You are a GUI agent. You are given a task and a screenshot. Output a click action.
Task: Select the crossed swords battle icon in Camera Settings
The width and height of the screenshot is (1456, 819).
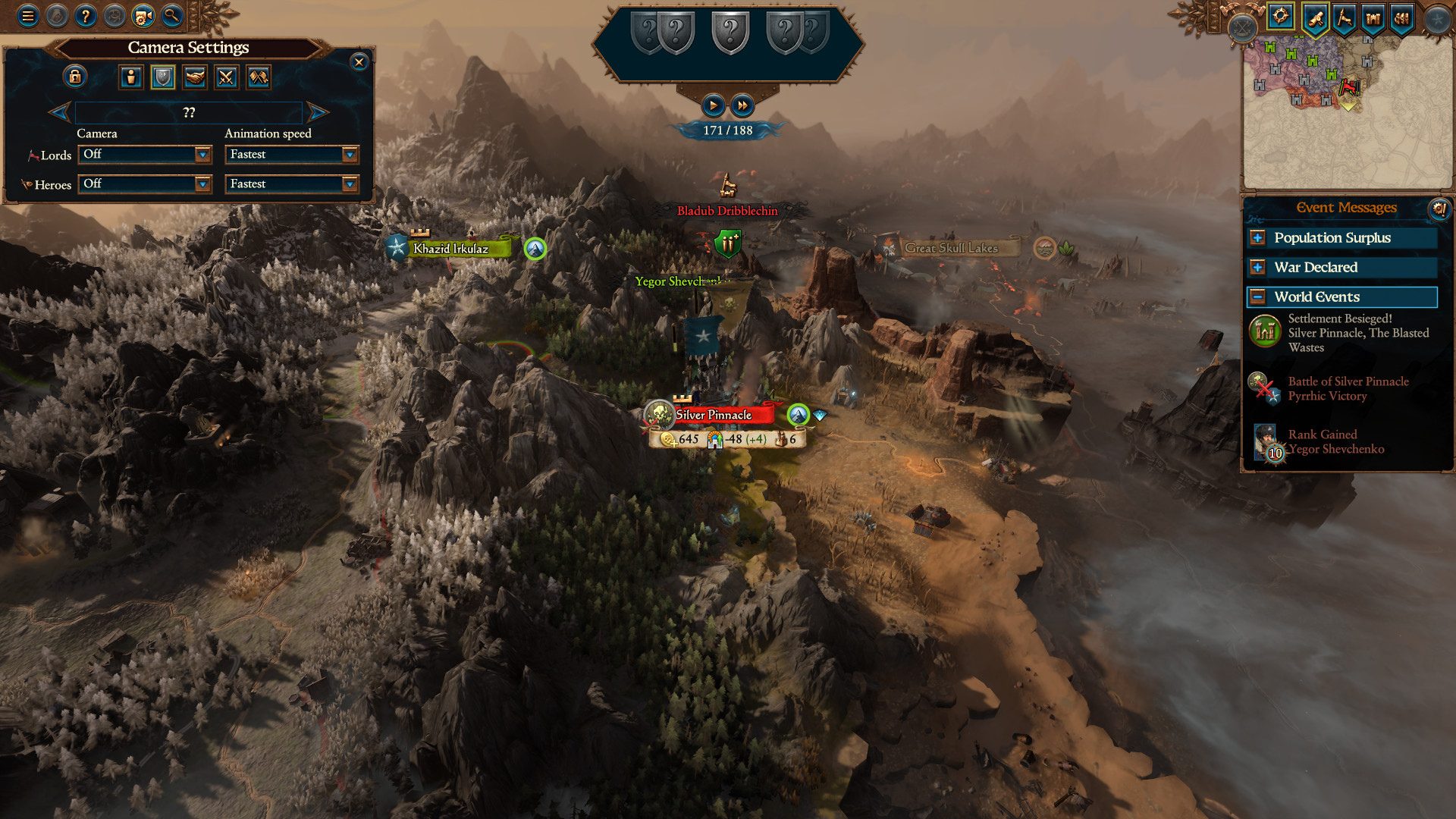click(x=226, y=77)
